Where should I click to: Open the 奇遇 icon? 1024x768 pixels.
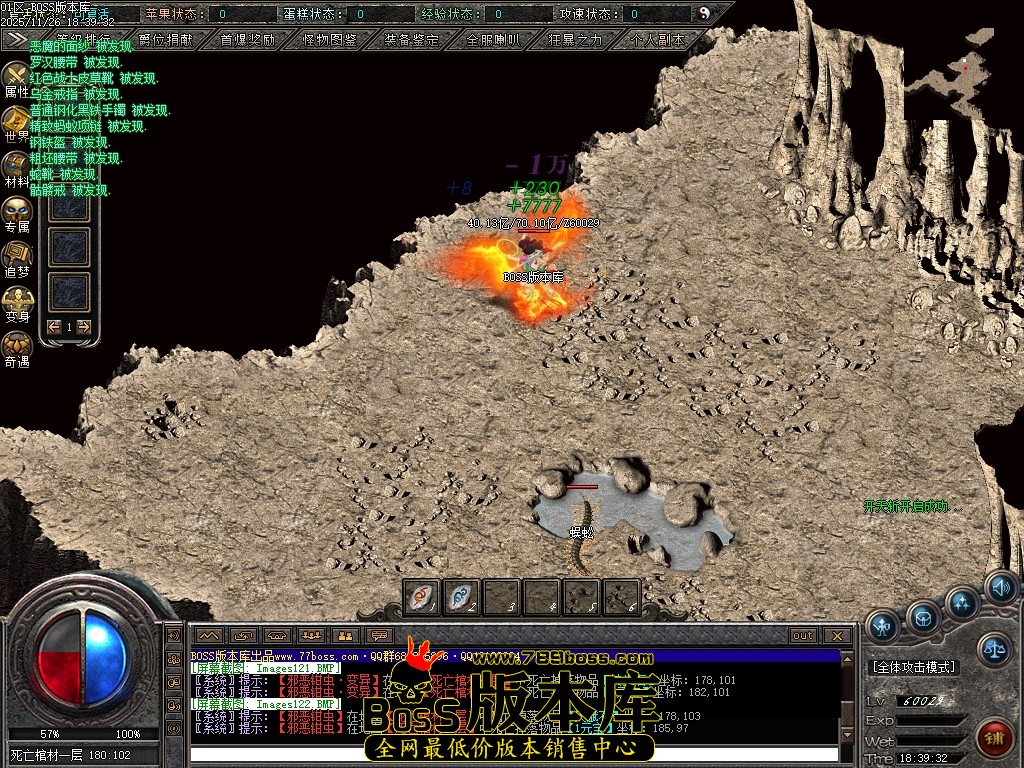[x=17, y=346]
